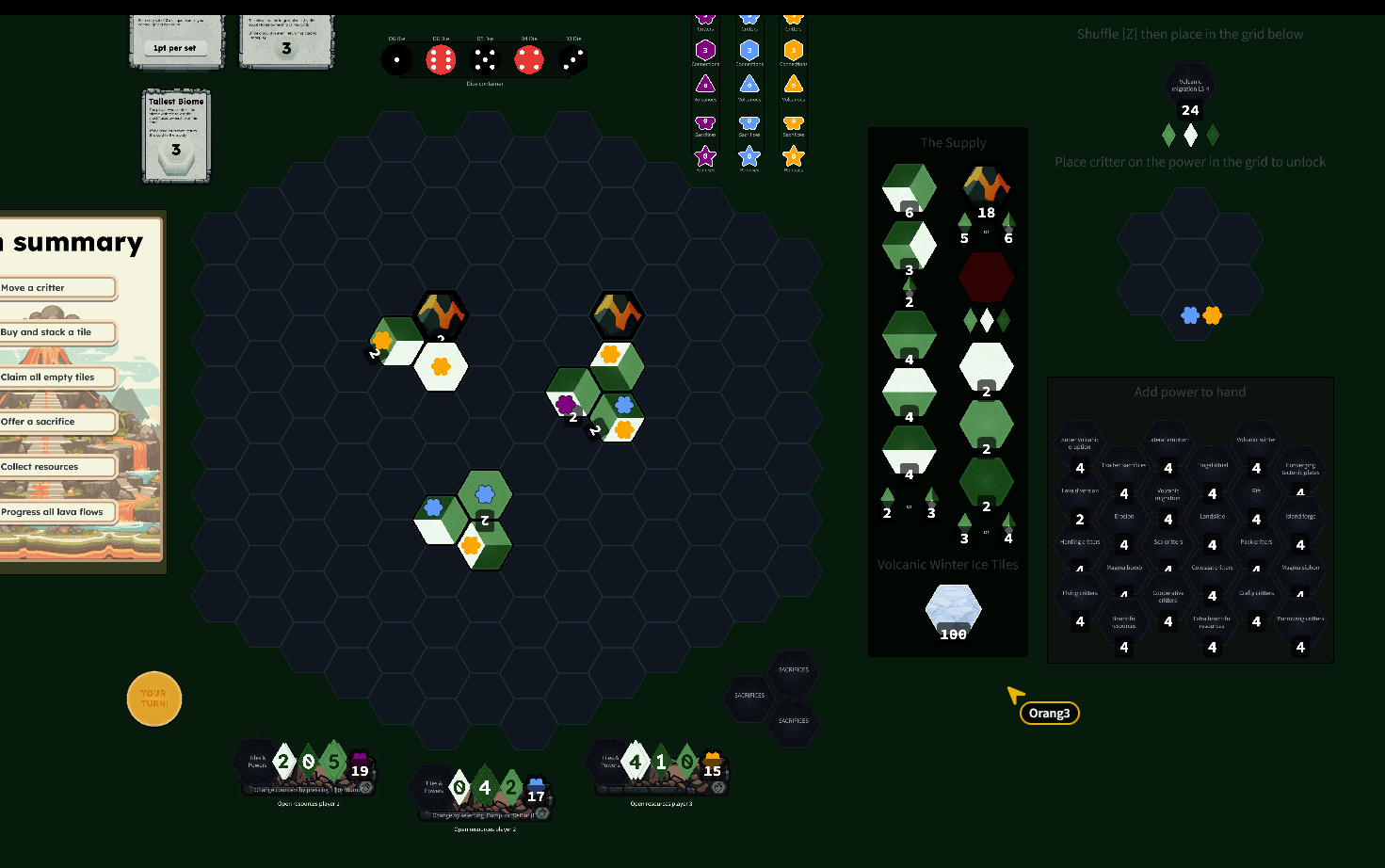1385x868 pixels.
Task: Click the volcano tile on the board showing 3
Action: pyautogui.click(x=441, y=316)
